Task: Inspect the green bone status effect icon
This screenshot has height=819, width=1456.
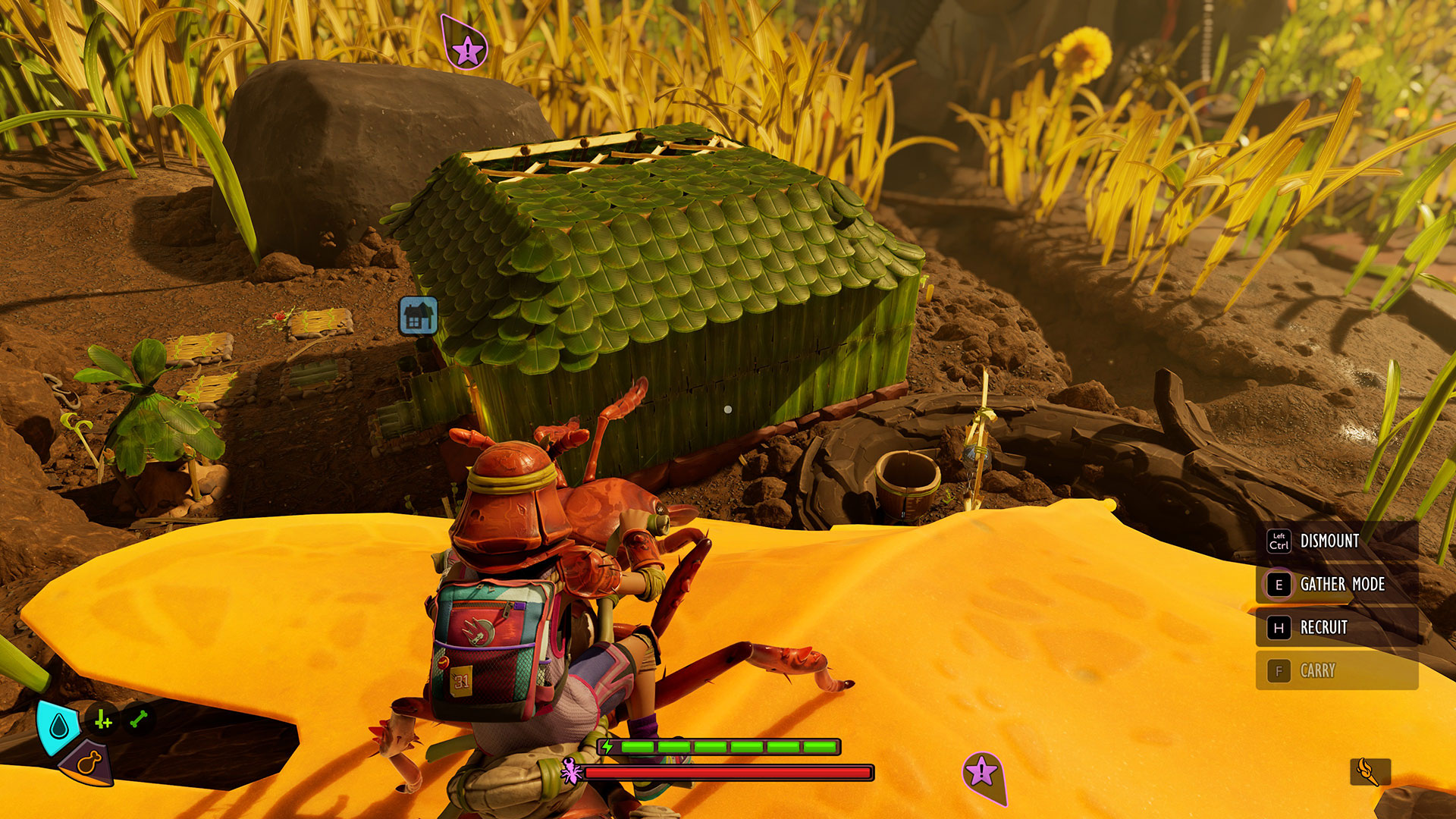Action: coord(139,719)
